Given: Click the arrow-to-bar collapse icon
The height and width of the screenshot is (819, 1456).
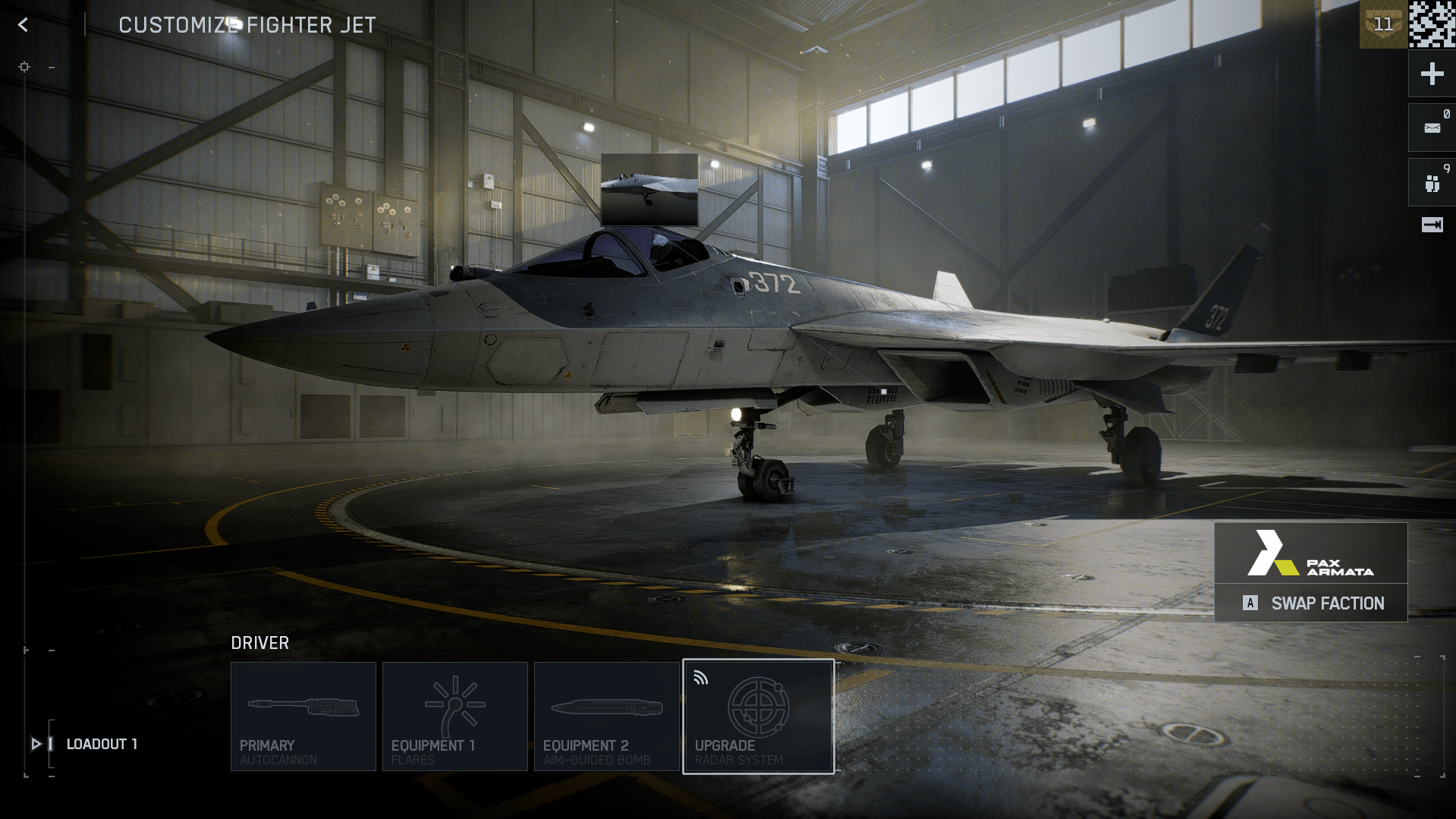Looking at the screenshot, I should coord(1431,225).
